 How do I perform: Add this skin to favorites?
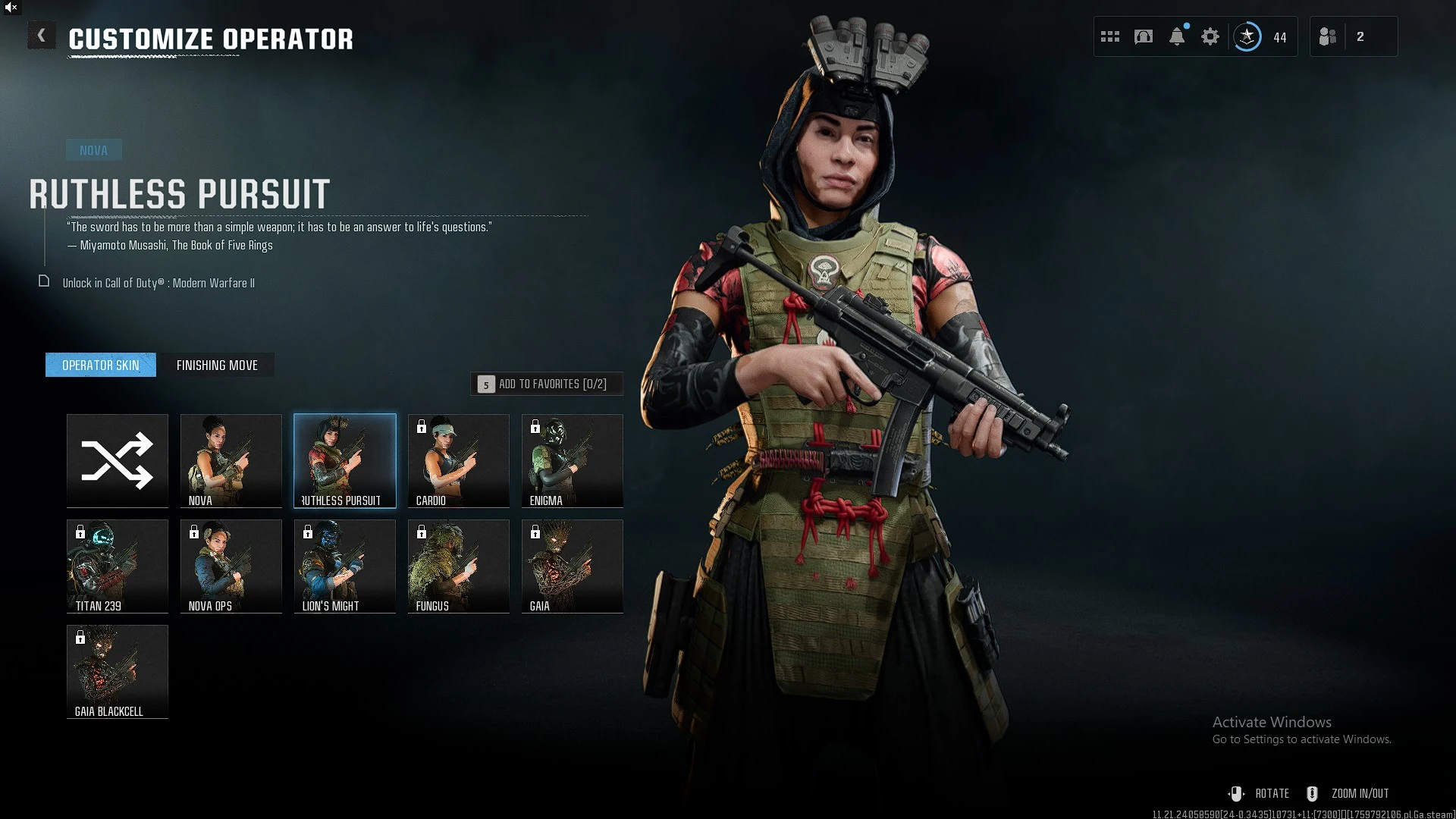(x=547, y=384)
